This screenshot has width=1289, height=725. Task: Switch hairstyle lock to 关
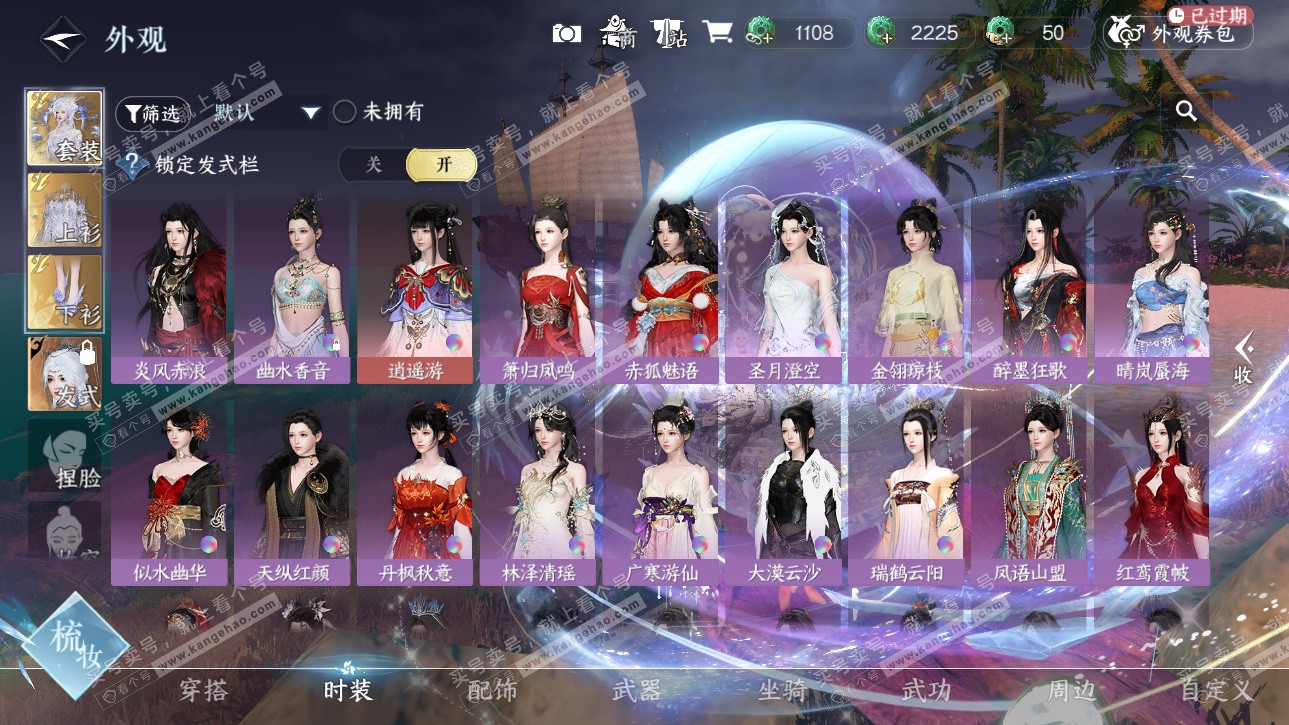pos(373,165)
